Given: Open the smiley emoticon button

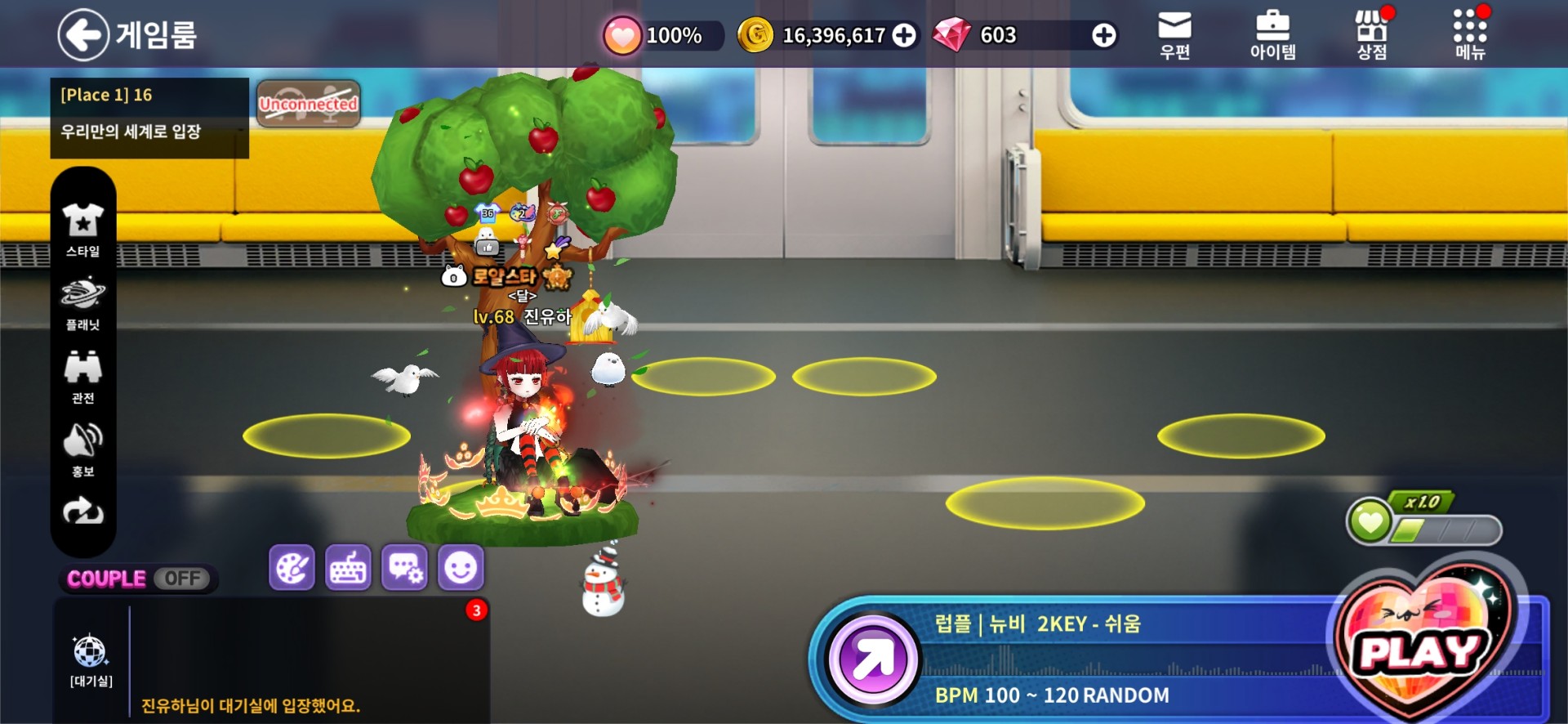Looking at the screenshot, I should coord(461,568).
